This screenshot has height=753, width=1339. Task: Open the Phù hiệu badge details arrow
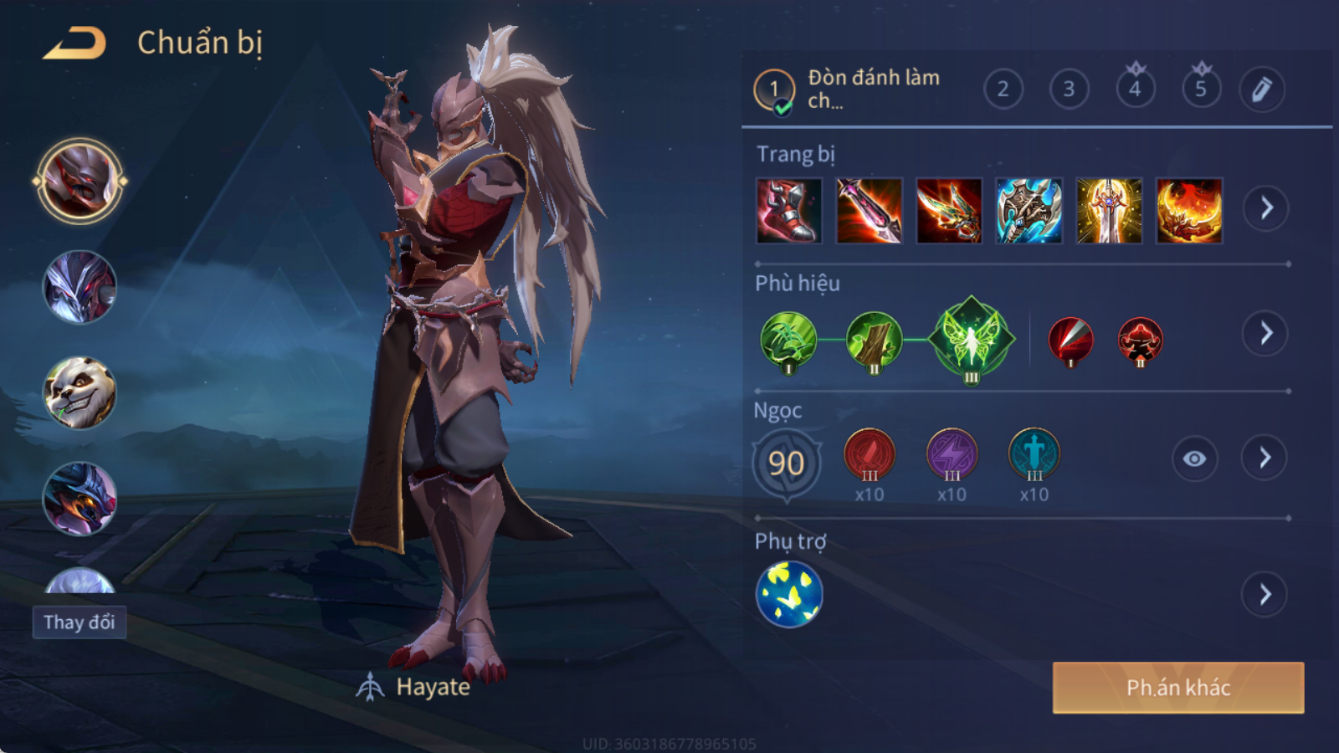coord(1265,333)
